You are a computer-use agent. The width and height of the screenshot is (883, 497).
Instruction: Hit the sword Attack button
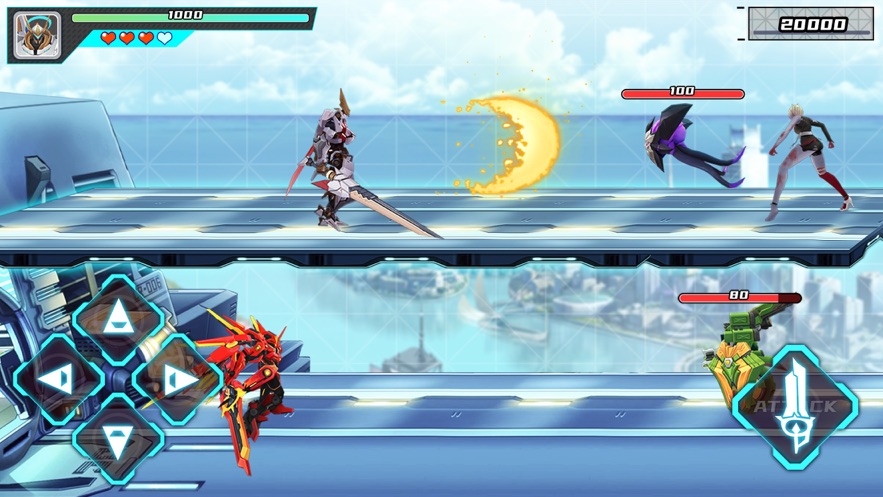(795, 407)
